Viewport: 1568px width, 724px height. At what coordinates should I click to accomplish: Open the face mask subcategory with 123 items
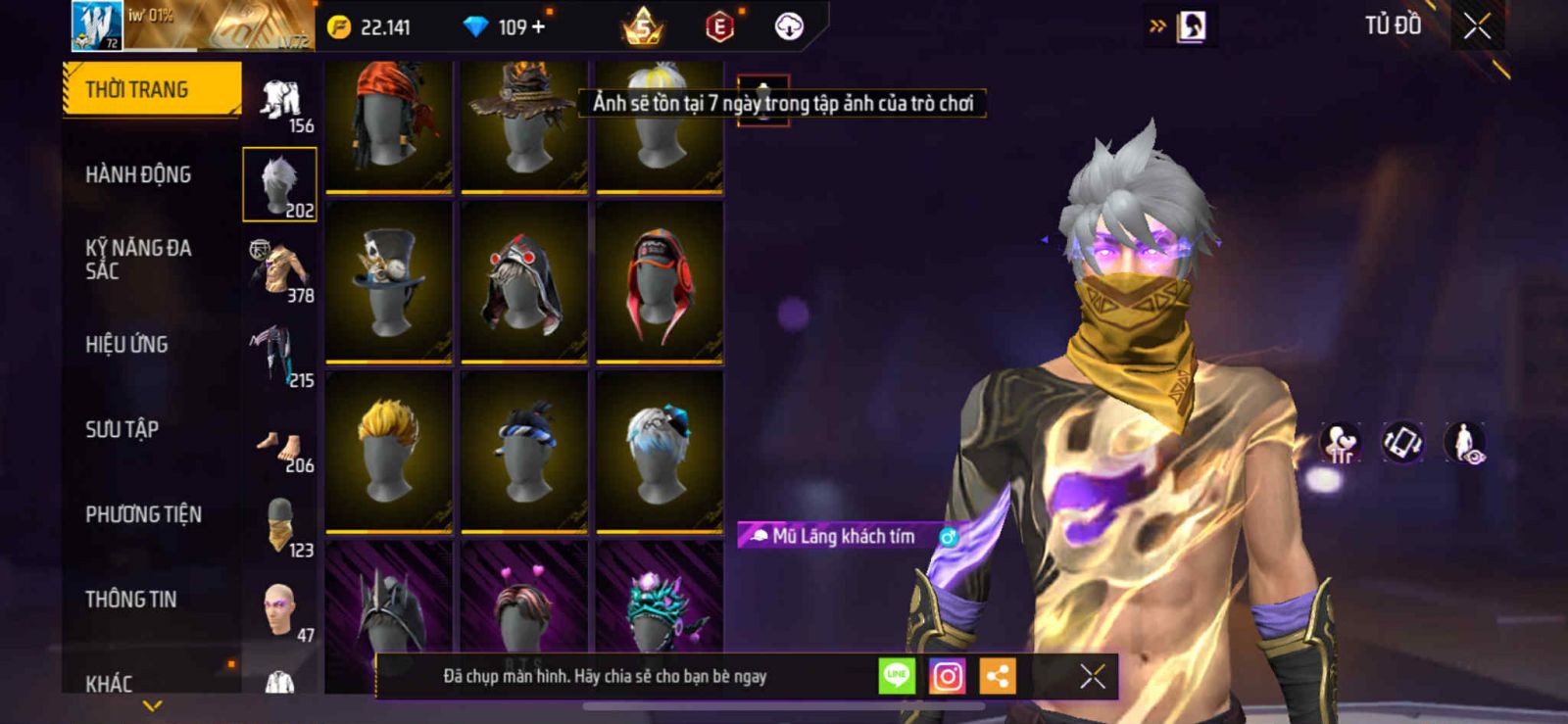[280, 525]
